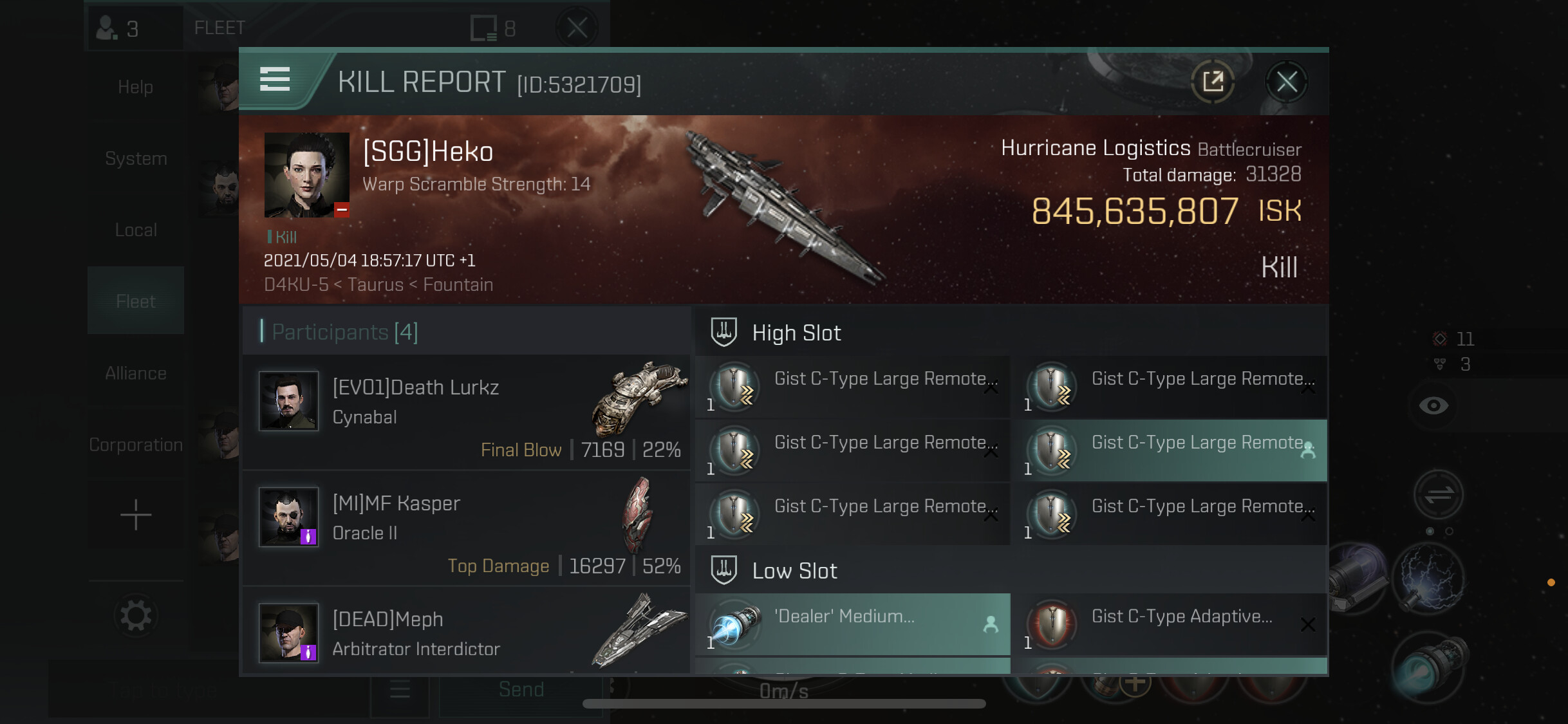Viewport: 1568px width, 724px height.
Task: Open the System chat channel
Action: coord(136,158)
